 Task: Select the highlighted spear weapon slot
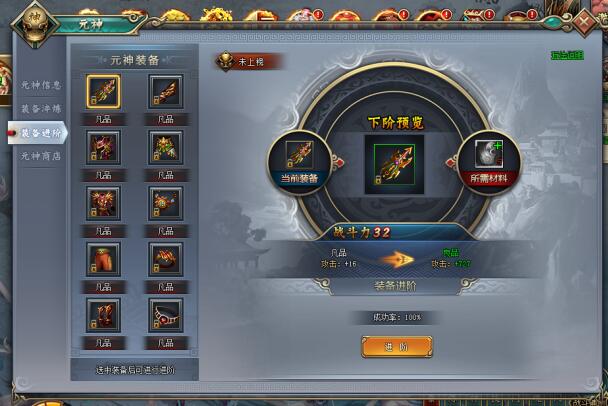[x=103, y=92]
